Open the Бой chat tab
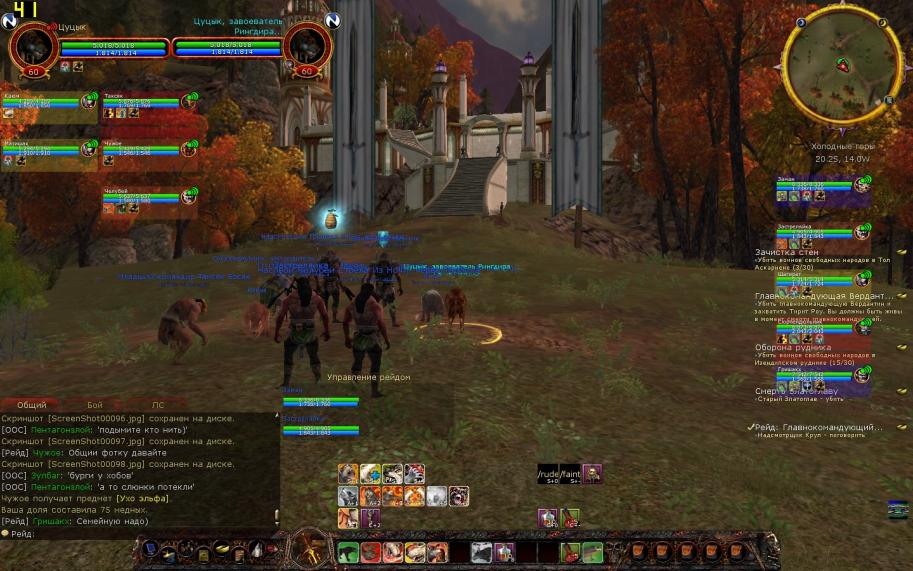 coord(95,405)
